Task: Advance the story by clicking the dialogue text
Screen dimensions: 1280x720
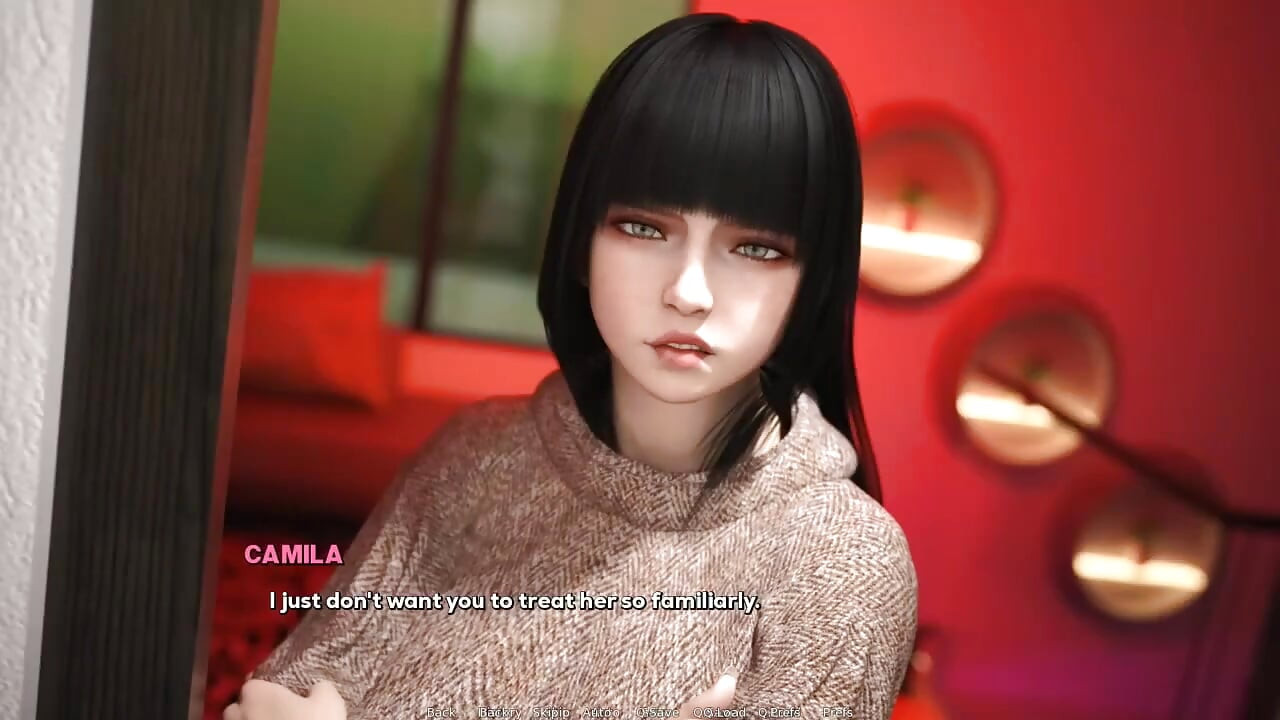Action: tap(513, 601)
